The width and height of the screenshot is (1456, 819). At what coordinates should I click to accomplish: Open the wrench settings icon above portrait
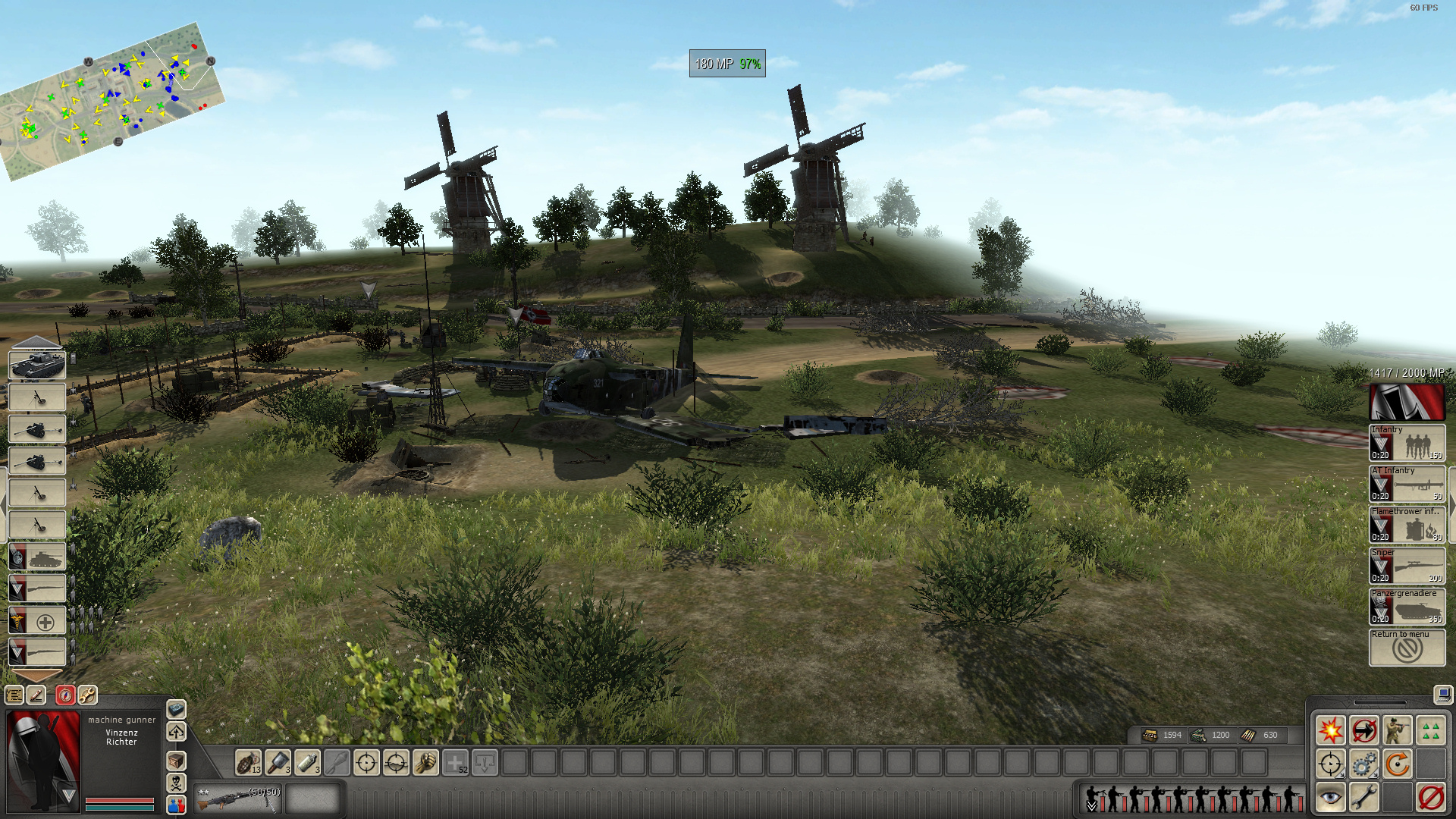click(x=87, y=695)
